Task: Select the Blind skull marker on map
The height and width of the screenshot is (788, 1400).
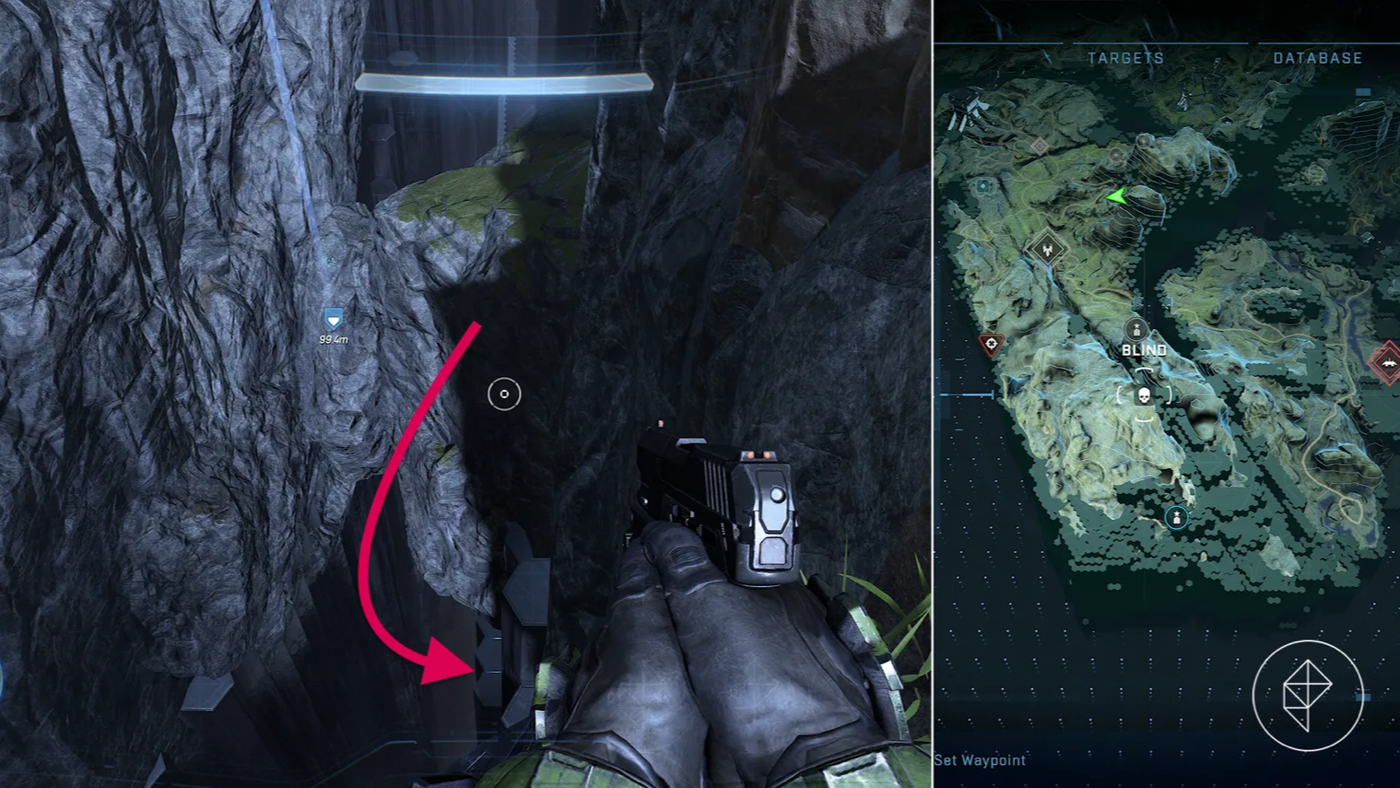Action: 1144,395
